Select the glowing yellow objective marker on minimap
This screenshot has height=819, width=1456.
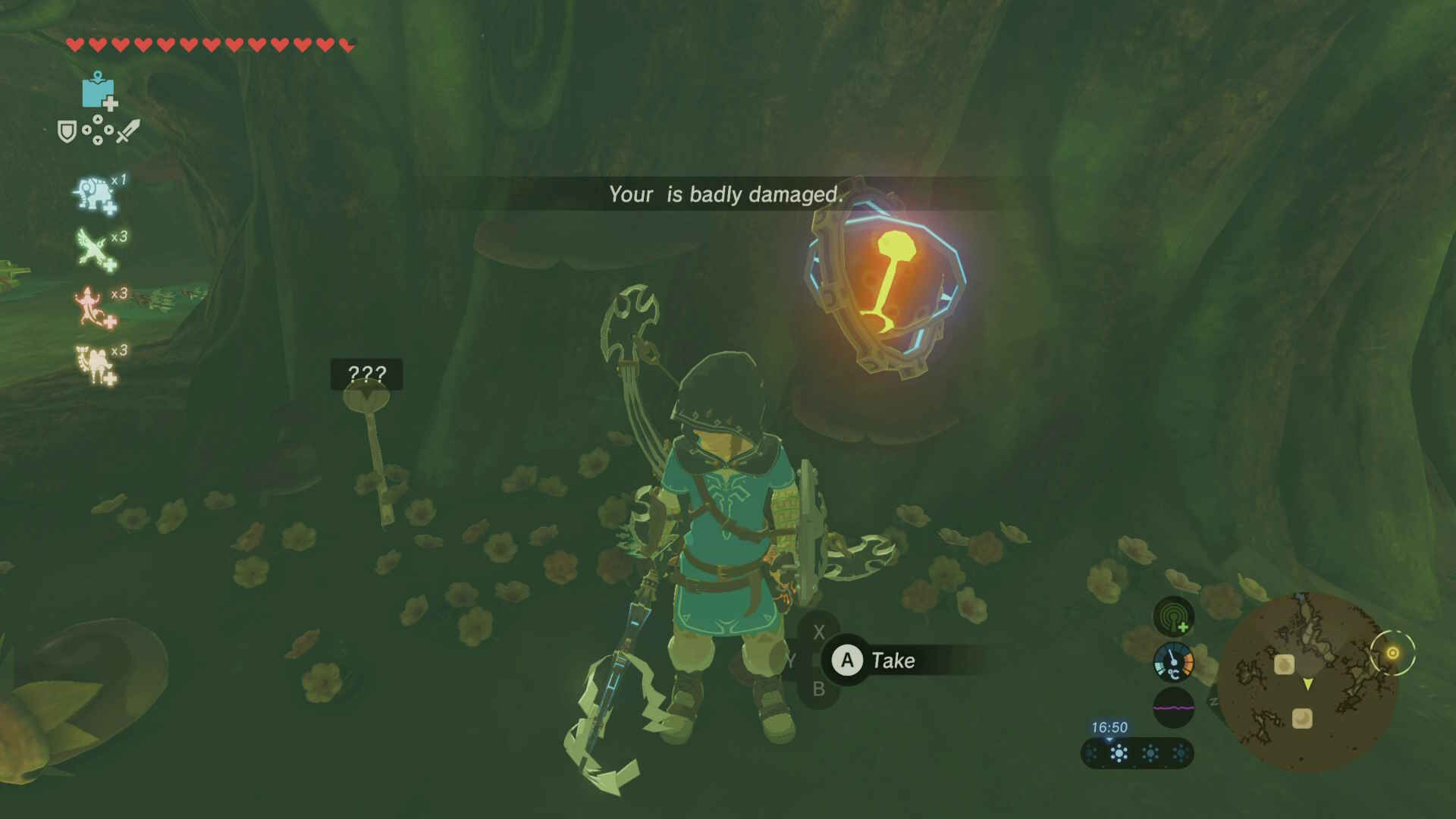(x=1392, y=653)
